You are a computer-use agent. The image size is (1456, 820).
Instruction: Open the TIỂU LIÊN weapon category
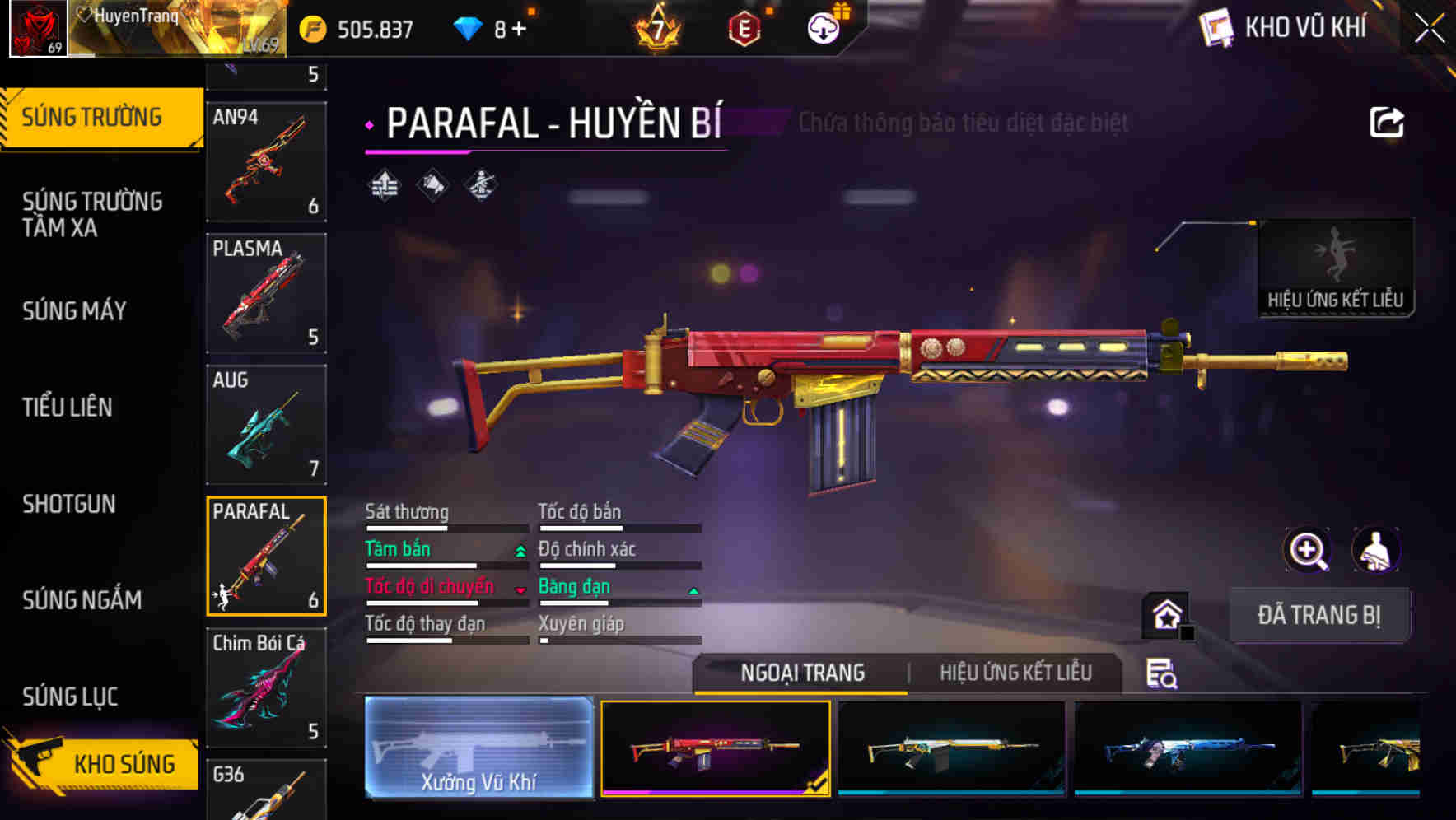[x=69, y=408]
